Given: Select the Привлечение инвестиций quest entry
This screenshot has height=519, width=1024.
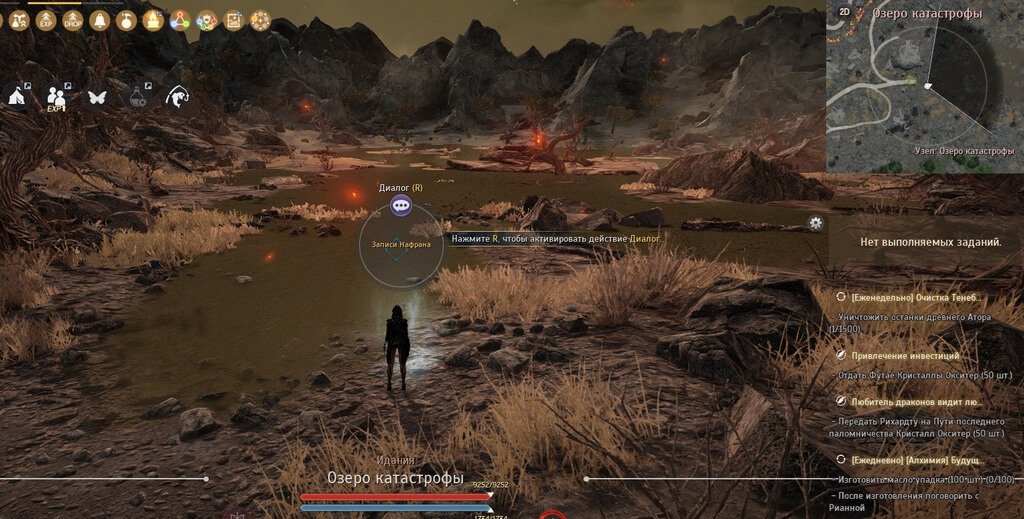Looking at the screenshot, I should 905,355.
